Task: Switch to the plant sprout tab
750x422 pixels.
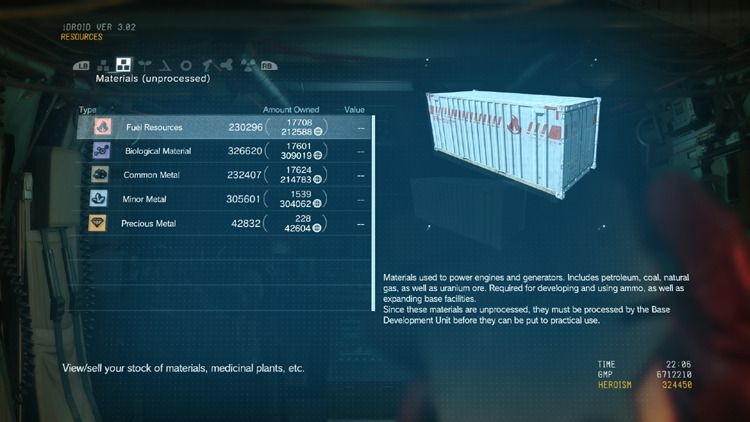Action: click(144, 65)
